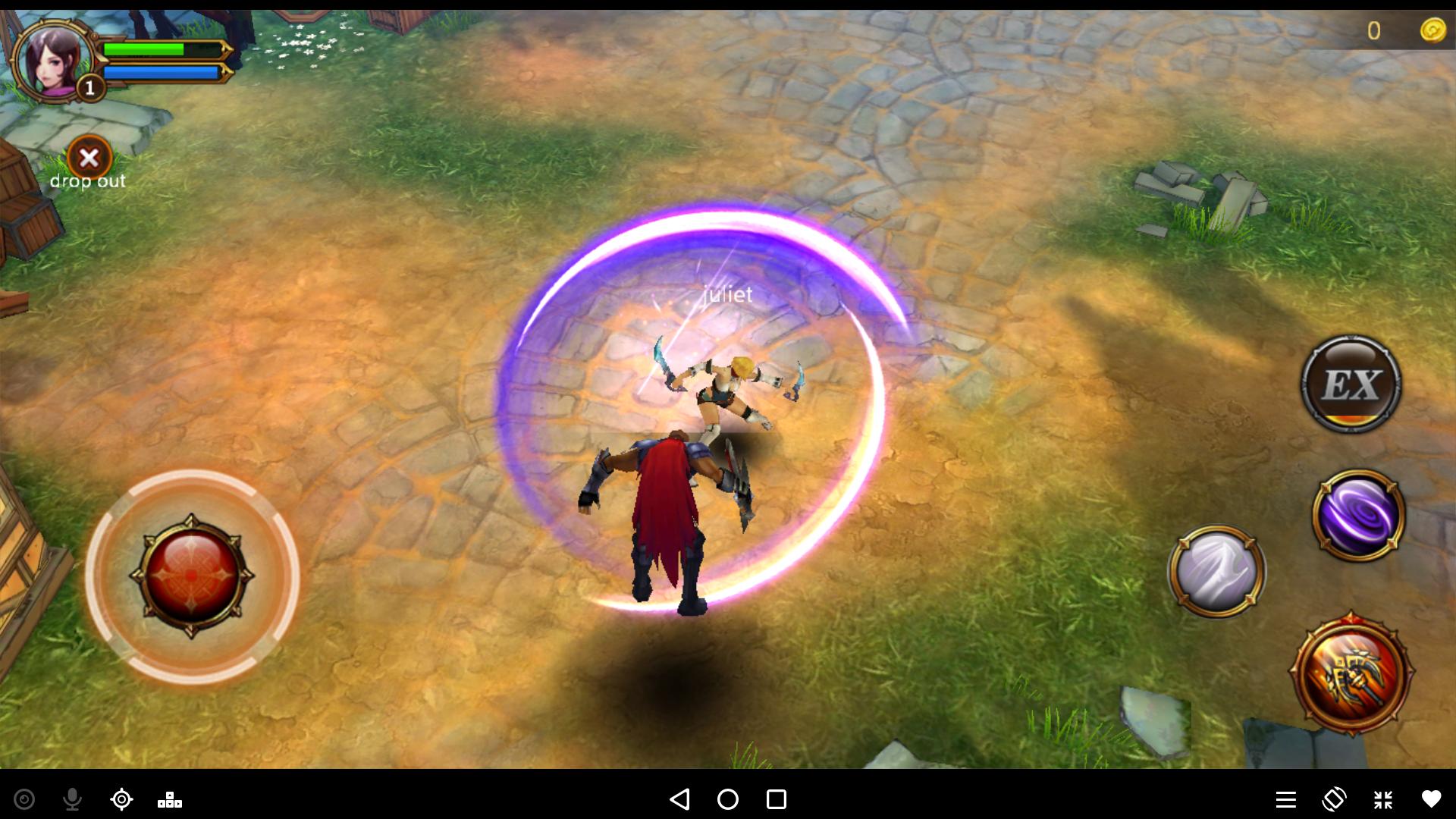
Task: Show recent apps with the square button
Action: point(777,799)
